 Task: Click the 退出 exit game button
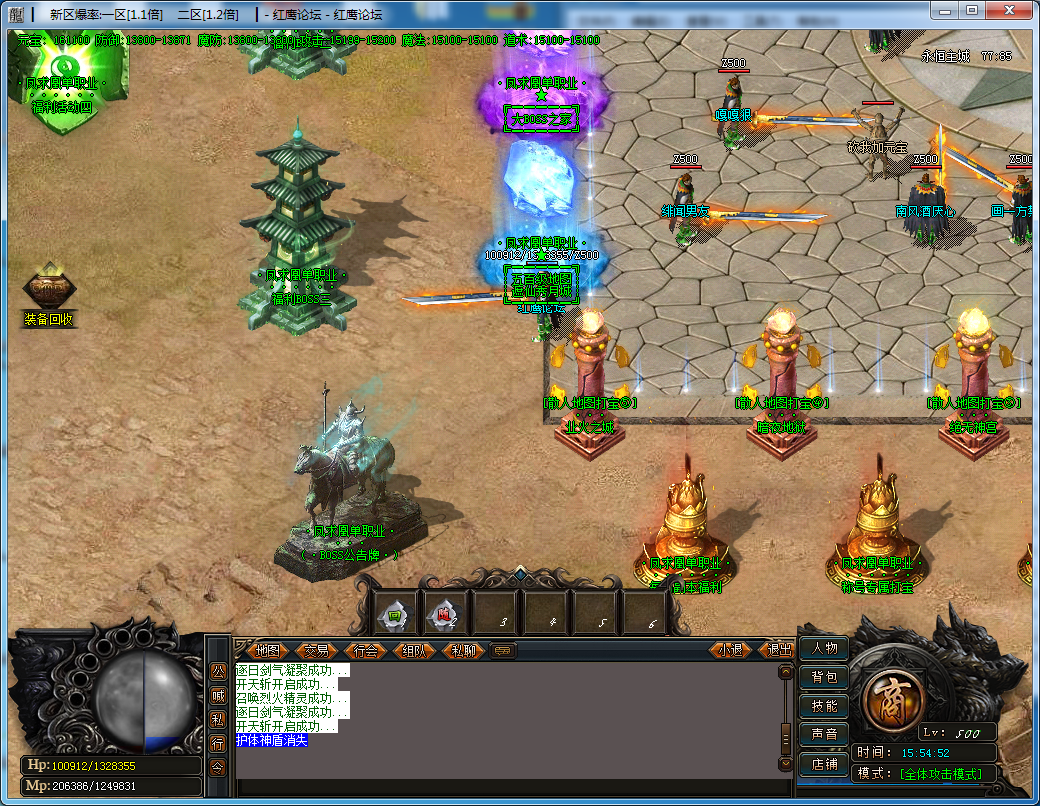pos(779,650)
